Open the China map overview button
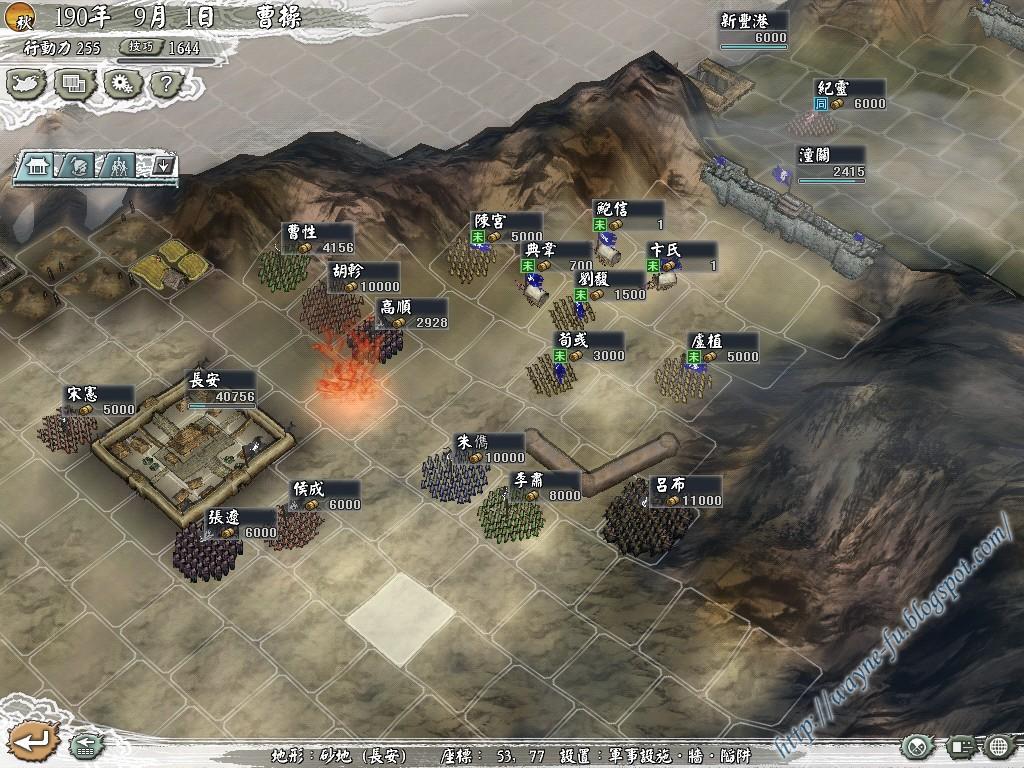The width and height of the screenshot is (1024, 768). [x=27, y=84]
